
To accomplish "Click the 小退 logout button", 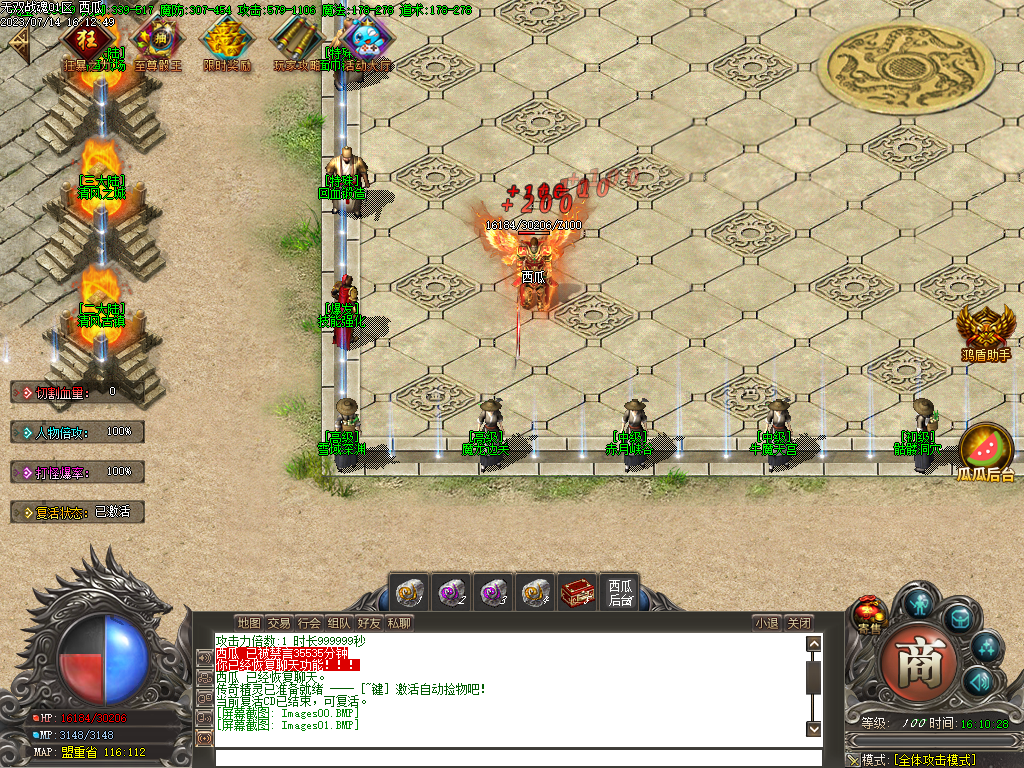I will (x=766, y=623).
